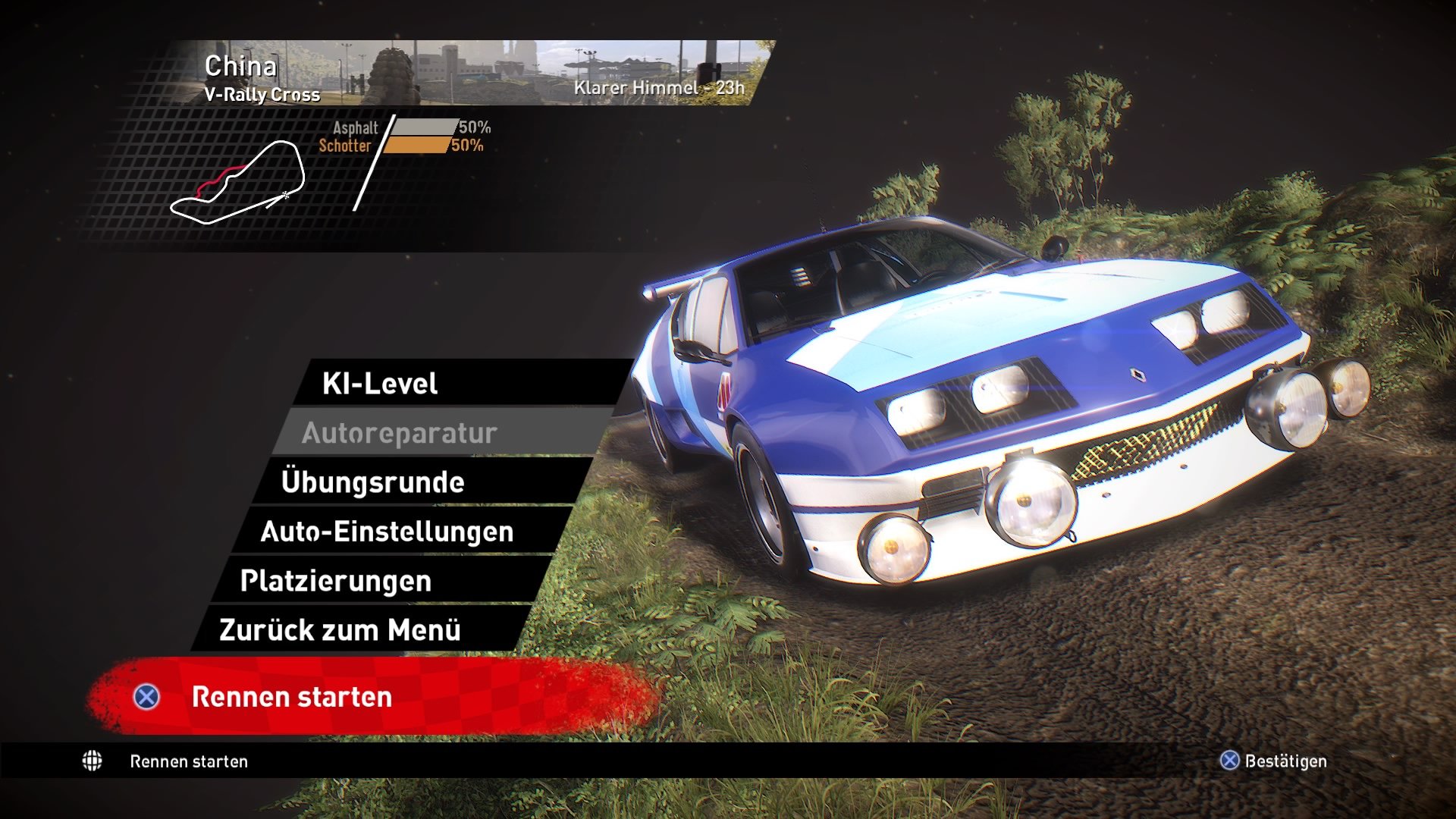This screenshot has height=819, width=1456.
Task: View Platzierungen standings
Action: [x=335, y=581]
